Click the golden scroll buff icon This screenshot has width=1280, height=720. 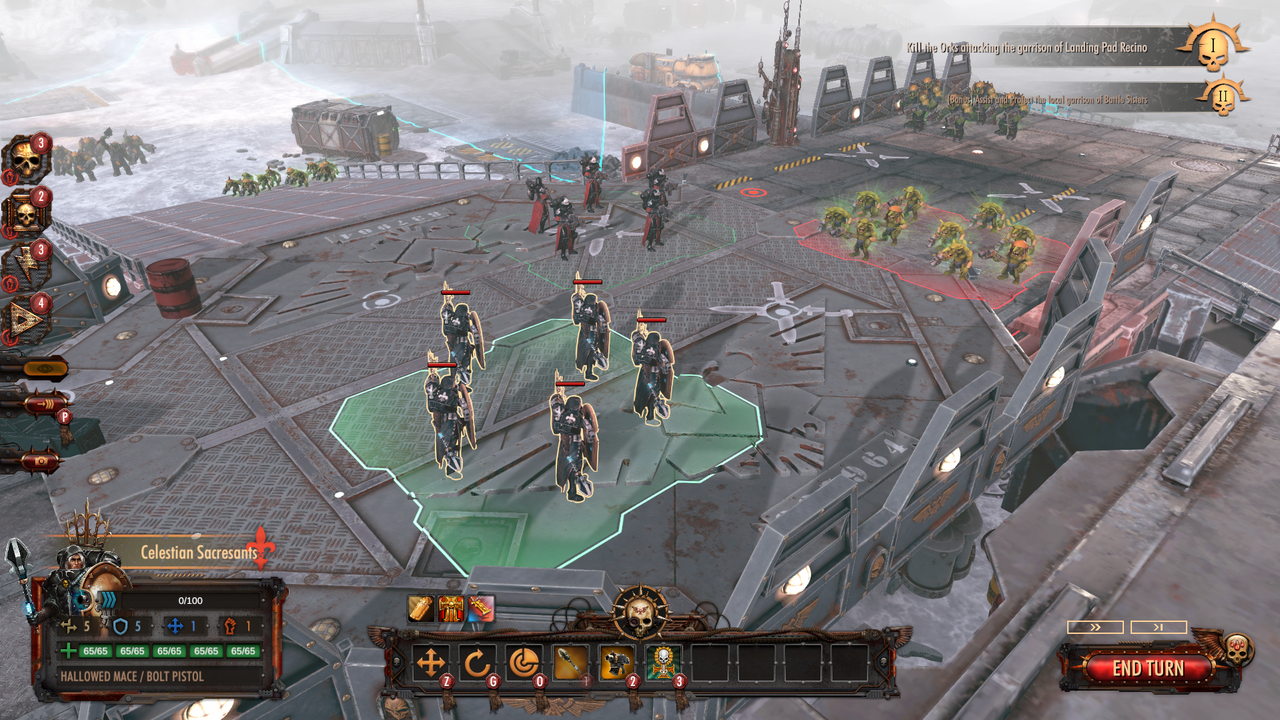pyautogui.click(x=421, y=607)
